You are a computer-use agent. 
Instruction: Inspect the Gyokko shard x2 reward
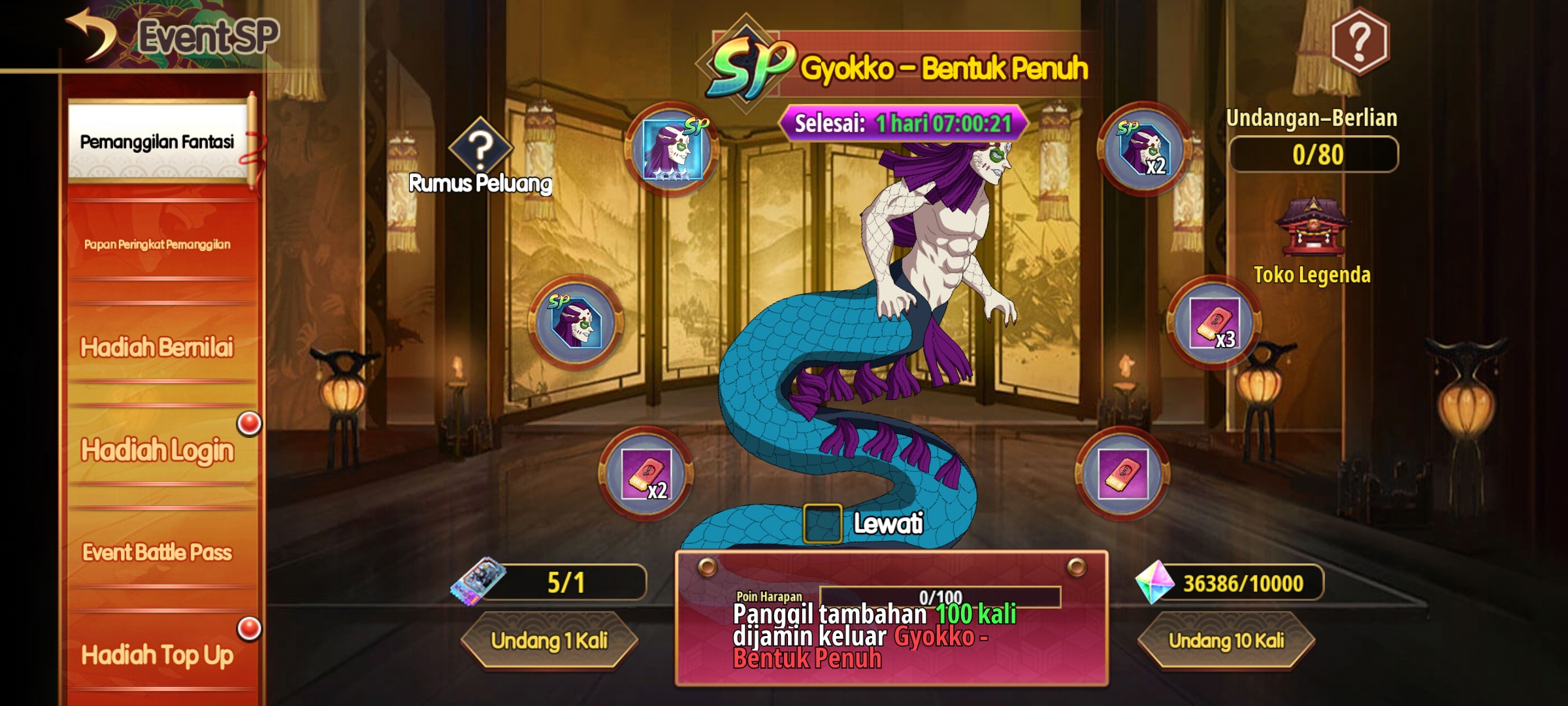click(x=1144, y=149)
